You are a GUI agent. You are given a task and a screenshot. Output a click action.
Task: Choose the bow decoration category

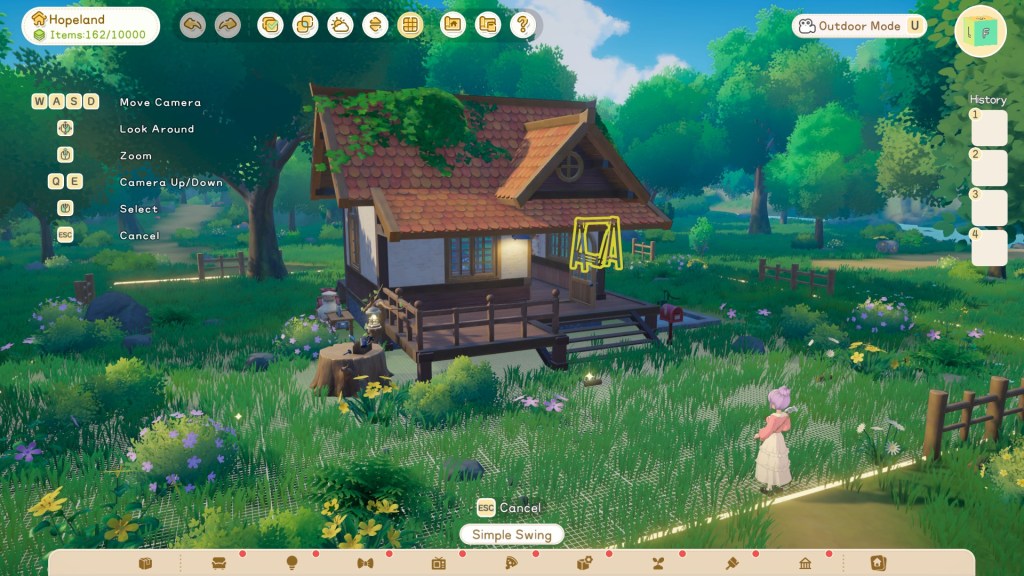365,564
